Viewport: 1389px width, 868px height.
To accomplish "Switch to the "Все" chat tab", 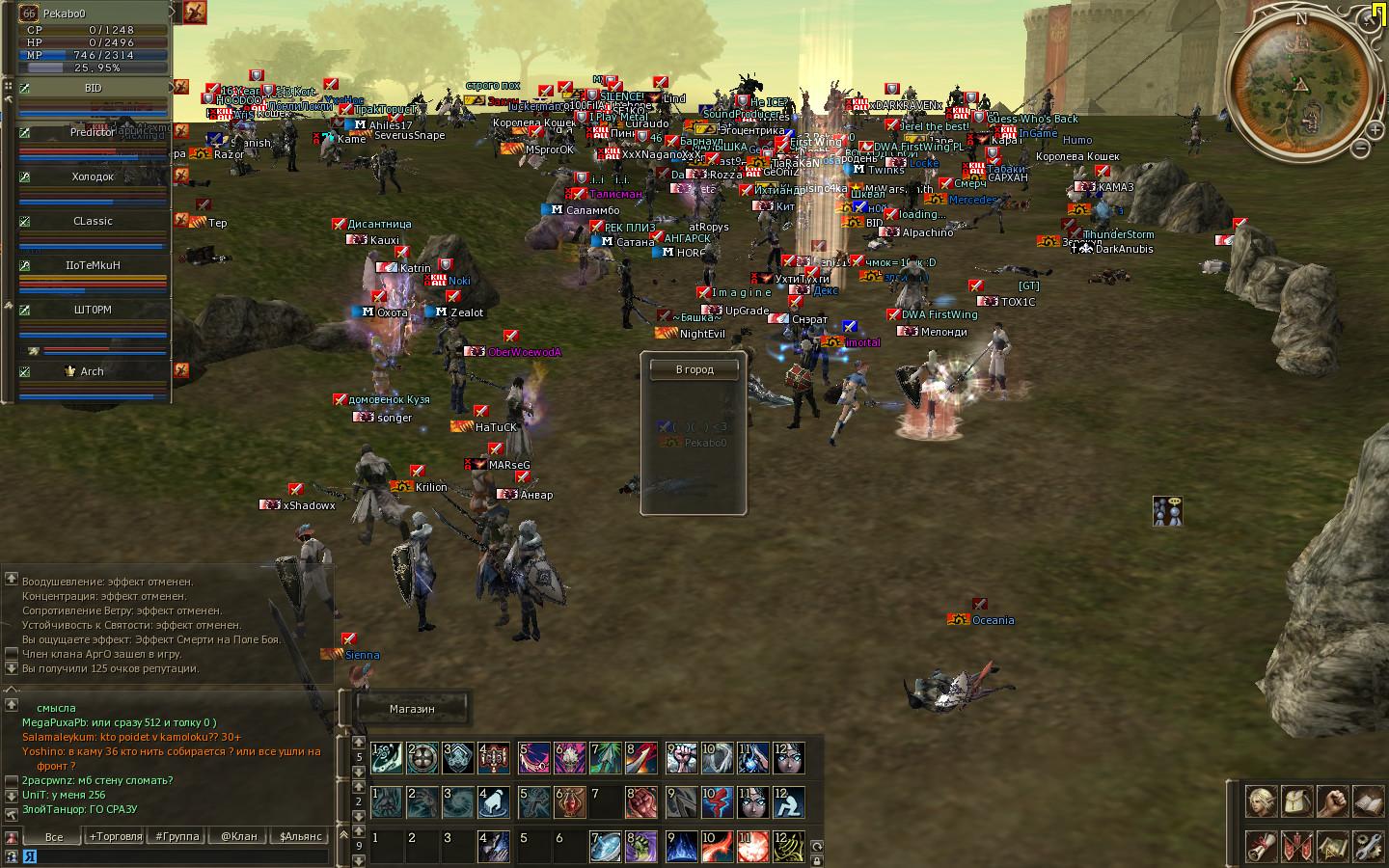I will [54, 836].
